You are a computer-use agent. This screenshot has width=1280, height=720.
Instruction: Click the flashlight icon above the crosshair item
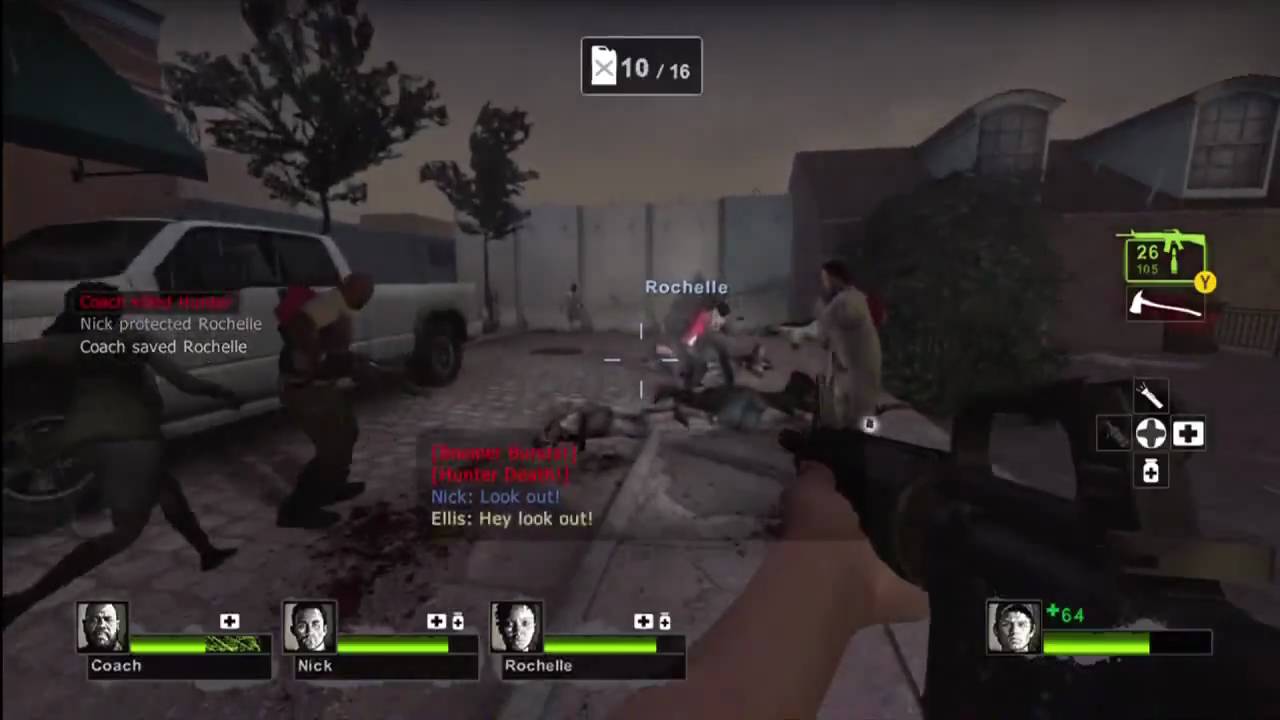tap(1150, 396)
